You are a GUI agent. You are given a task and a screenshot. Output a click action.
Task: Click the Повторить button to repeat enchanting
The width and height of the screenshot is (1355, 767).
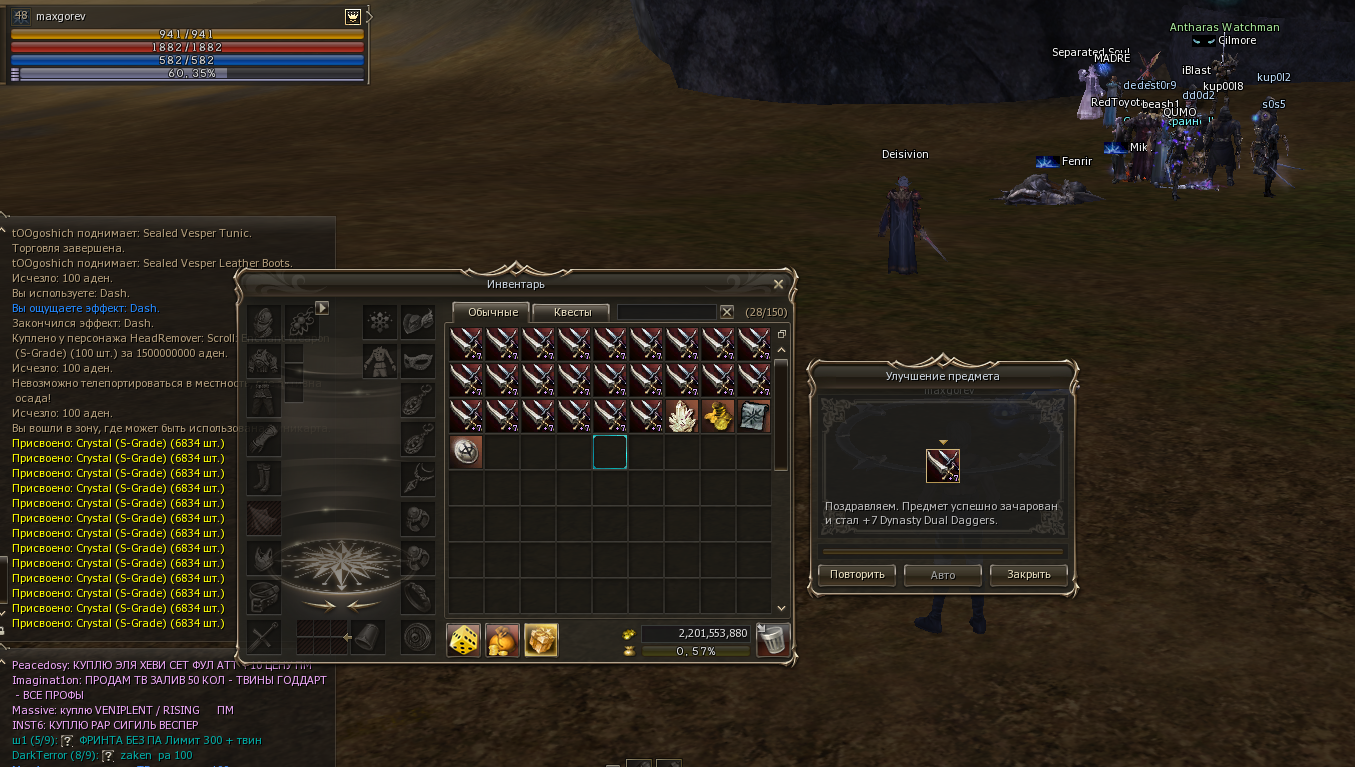pos(856,575)
